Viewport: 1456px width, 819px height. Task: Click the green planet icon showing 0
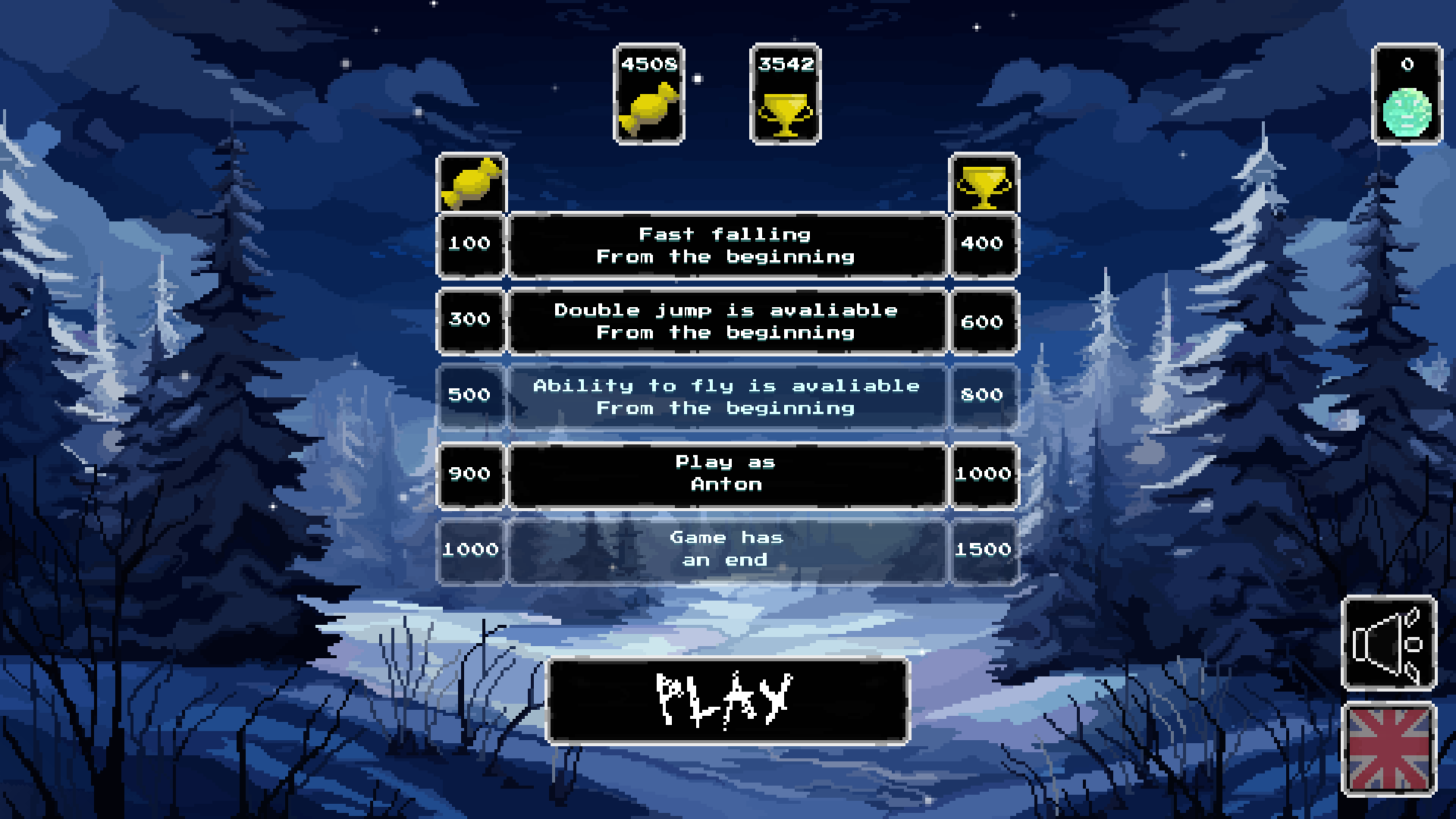pyautogui.click(x=1407, y=95)
